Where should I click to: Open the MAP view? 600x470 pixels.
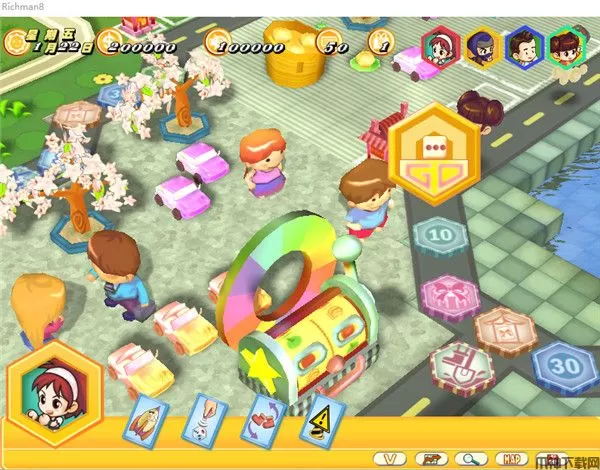coord(511,457)
